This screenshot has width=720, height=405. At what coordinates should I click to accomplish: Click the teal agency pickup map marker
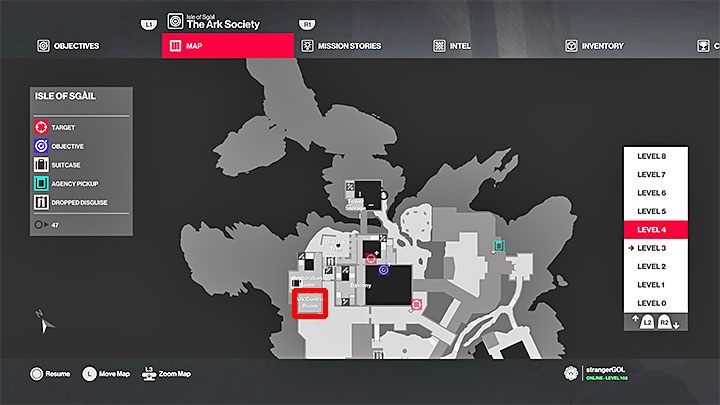498,244
